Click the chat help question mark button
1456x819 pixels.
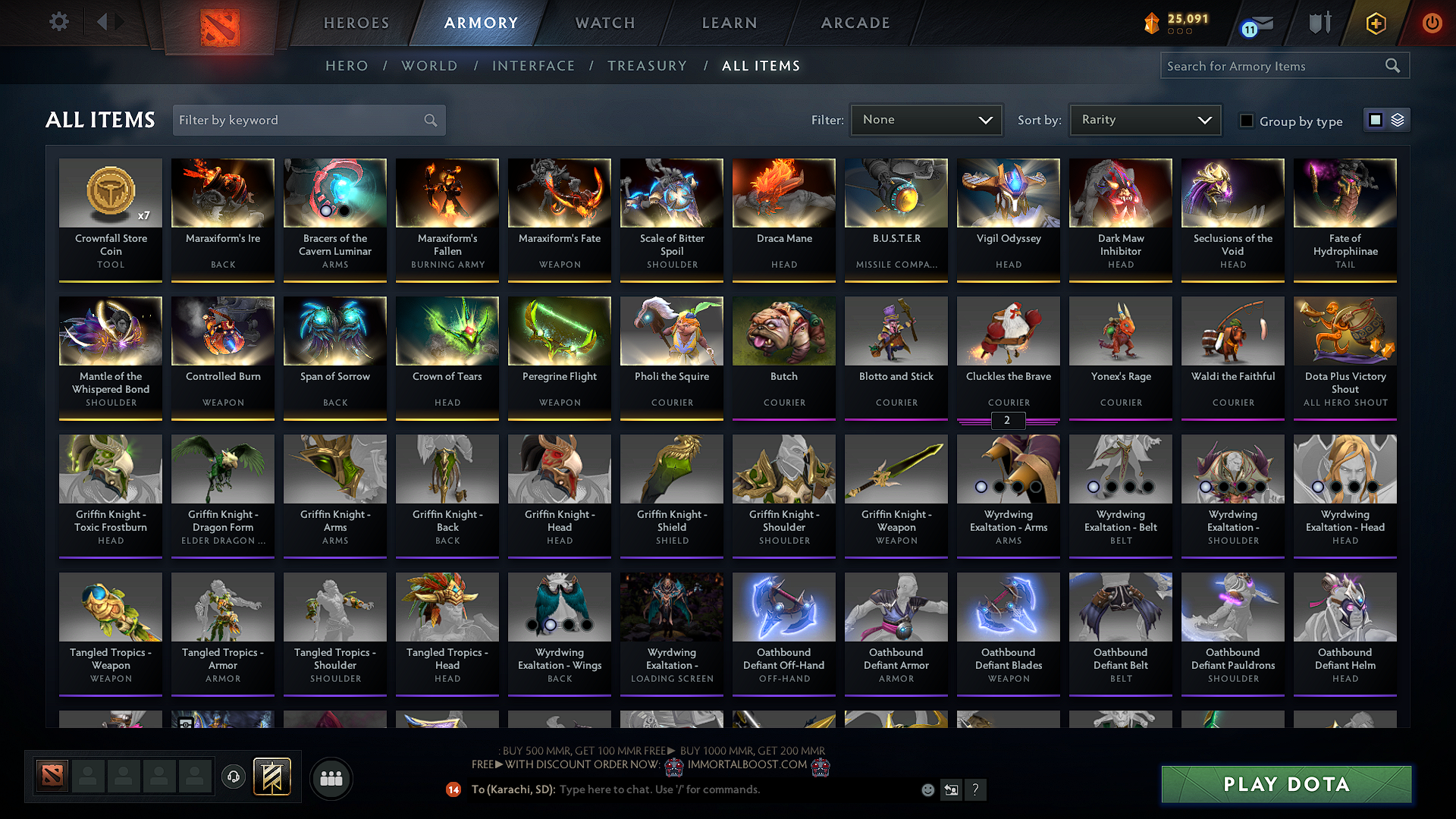(x=976, y=789)
